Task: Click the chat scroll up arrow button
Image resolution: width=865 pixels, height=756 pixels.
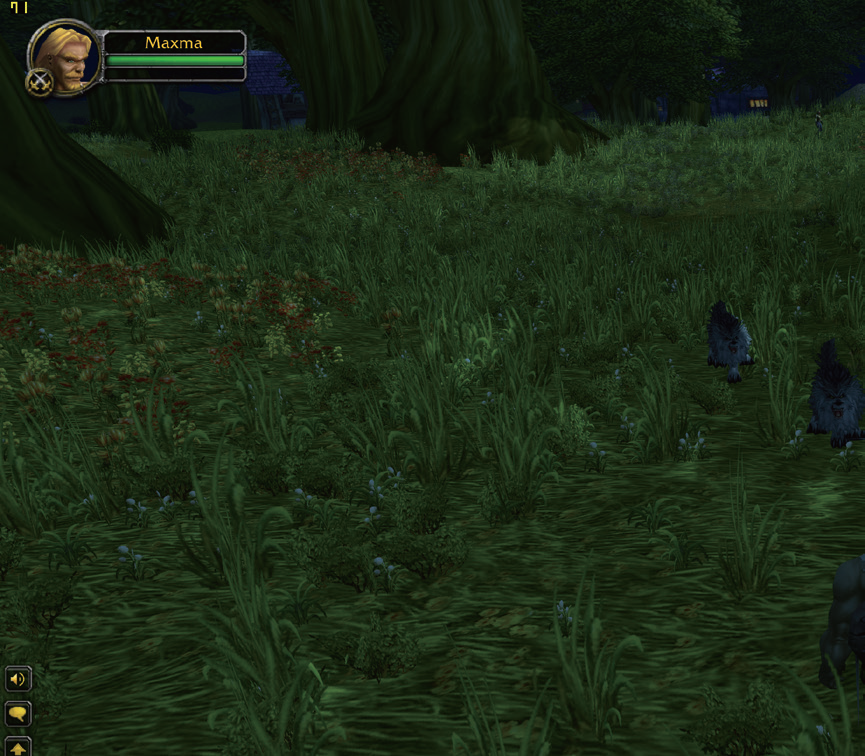Action: [18, 746]
